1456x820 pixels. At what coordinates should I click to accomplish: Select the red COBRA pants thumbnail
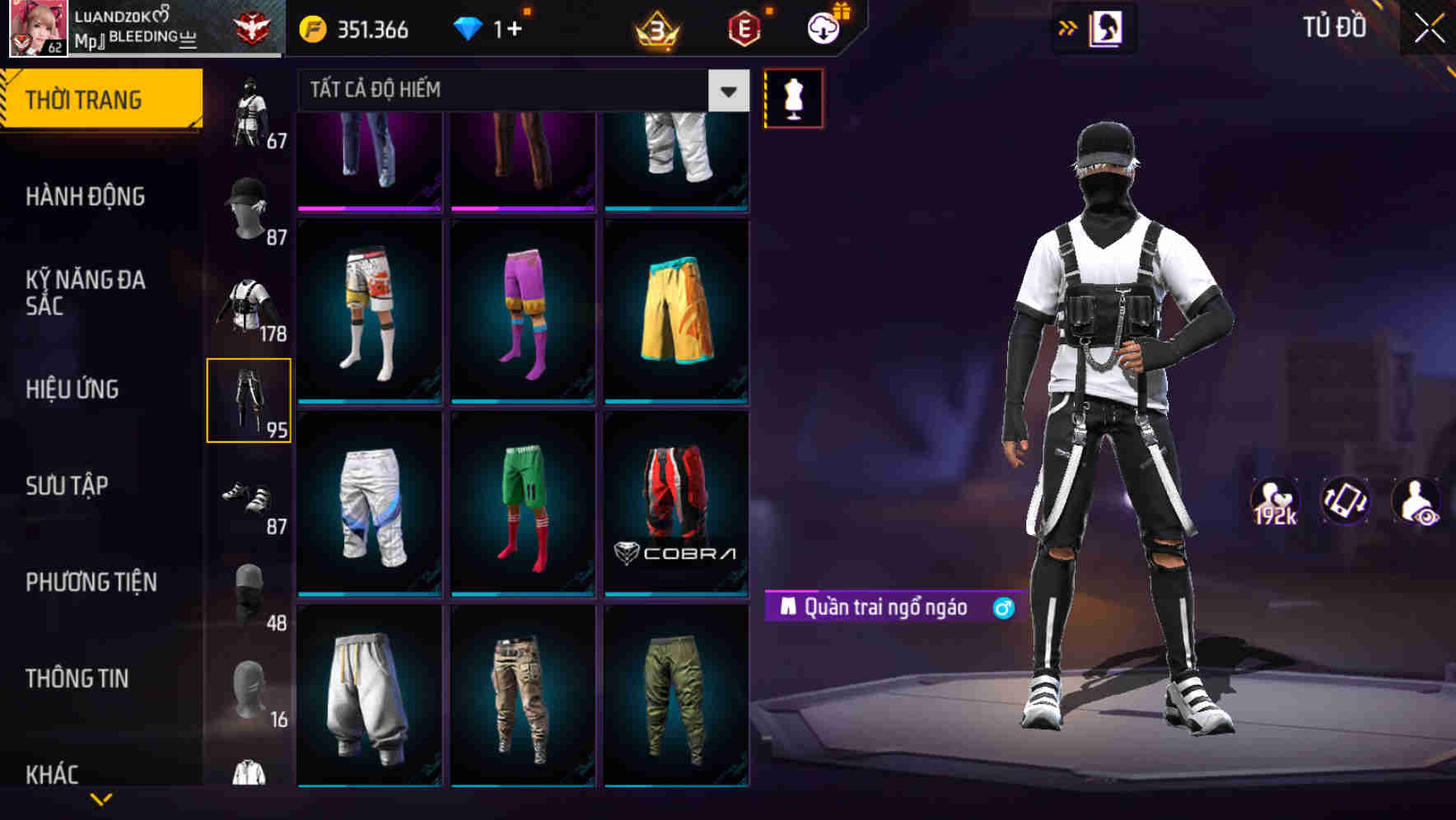pos(677,504)
